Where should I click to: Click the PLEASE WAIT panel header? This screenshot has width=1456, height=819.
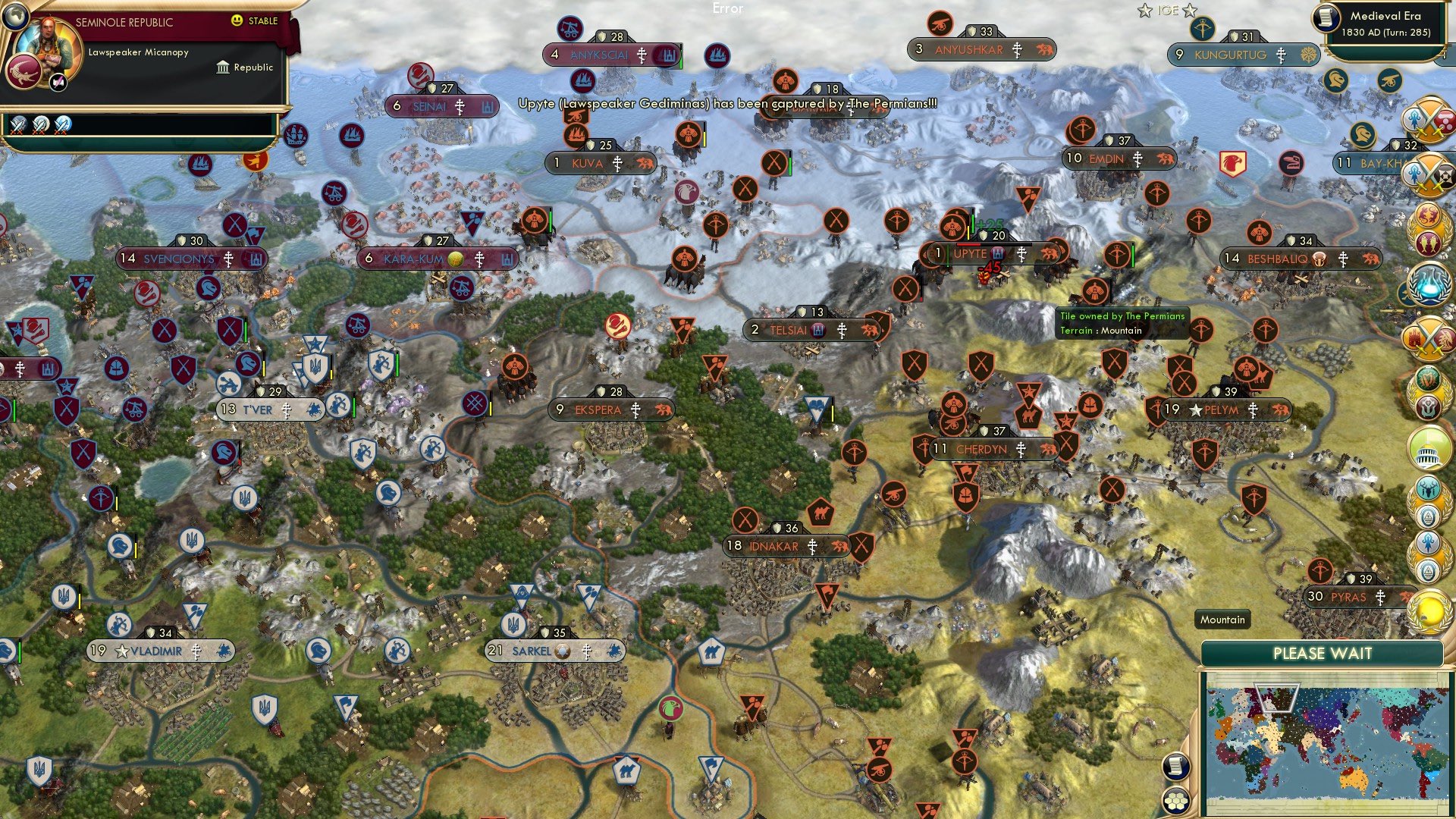coord(1323,654)
